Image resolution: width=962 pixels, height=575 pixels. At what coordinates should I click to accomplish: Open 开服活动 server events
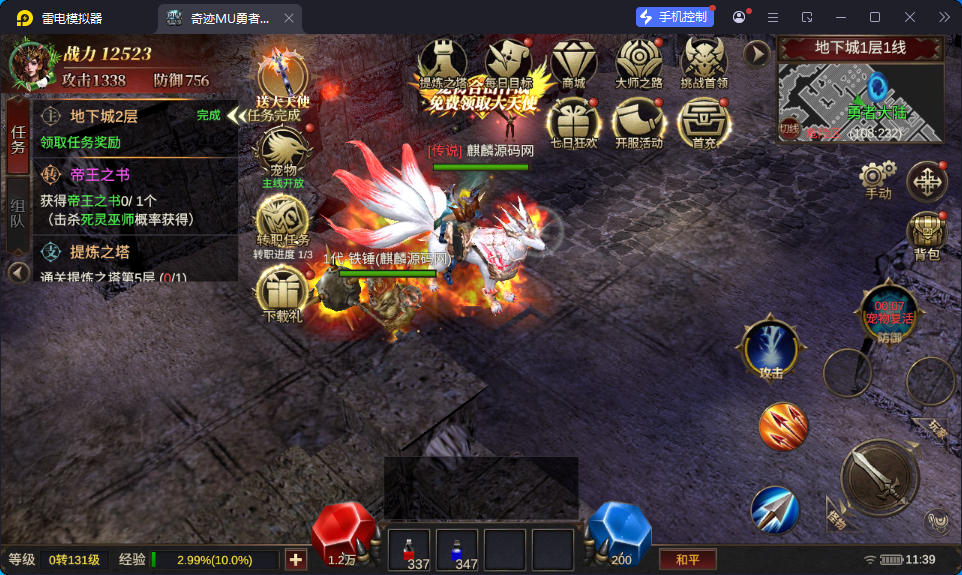tap(638, 123)
